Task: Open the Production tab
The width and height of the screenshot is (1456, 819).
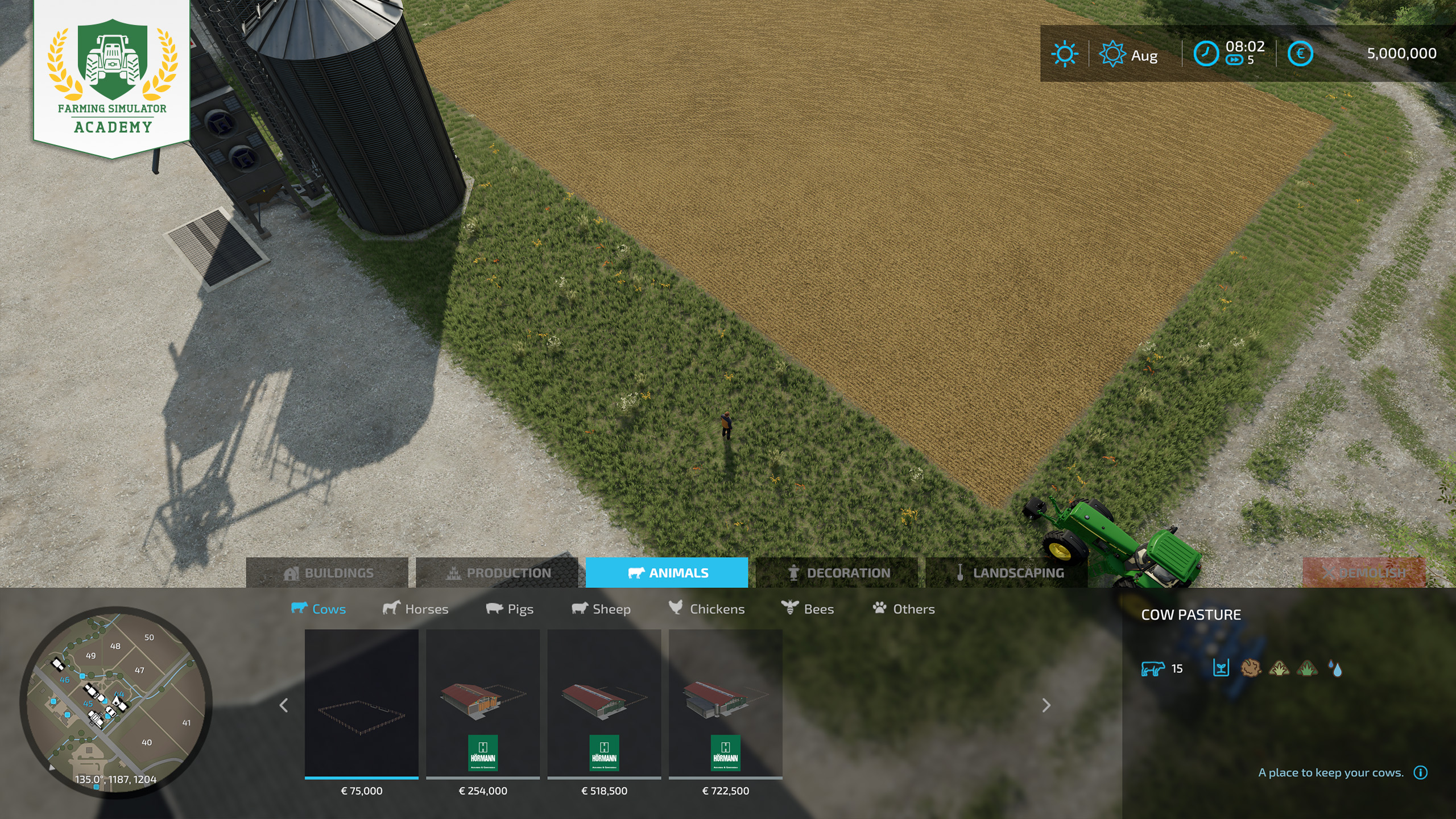Action: point(497,573)
